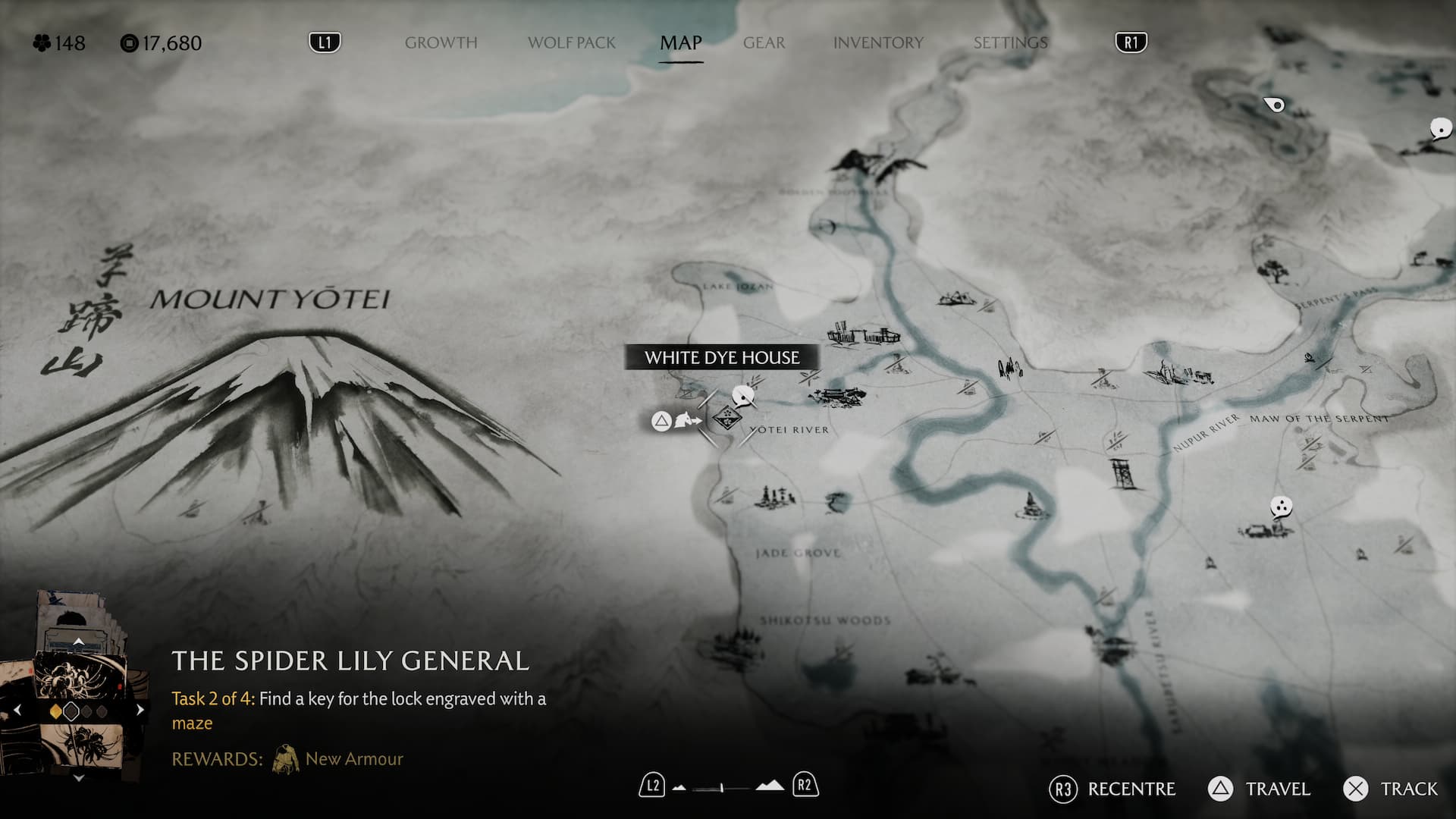Choose the Travel option
The image size is (1456, 819).
click(1260, 789)
